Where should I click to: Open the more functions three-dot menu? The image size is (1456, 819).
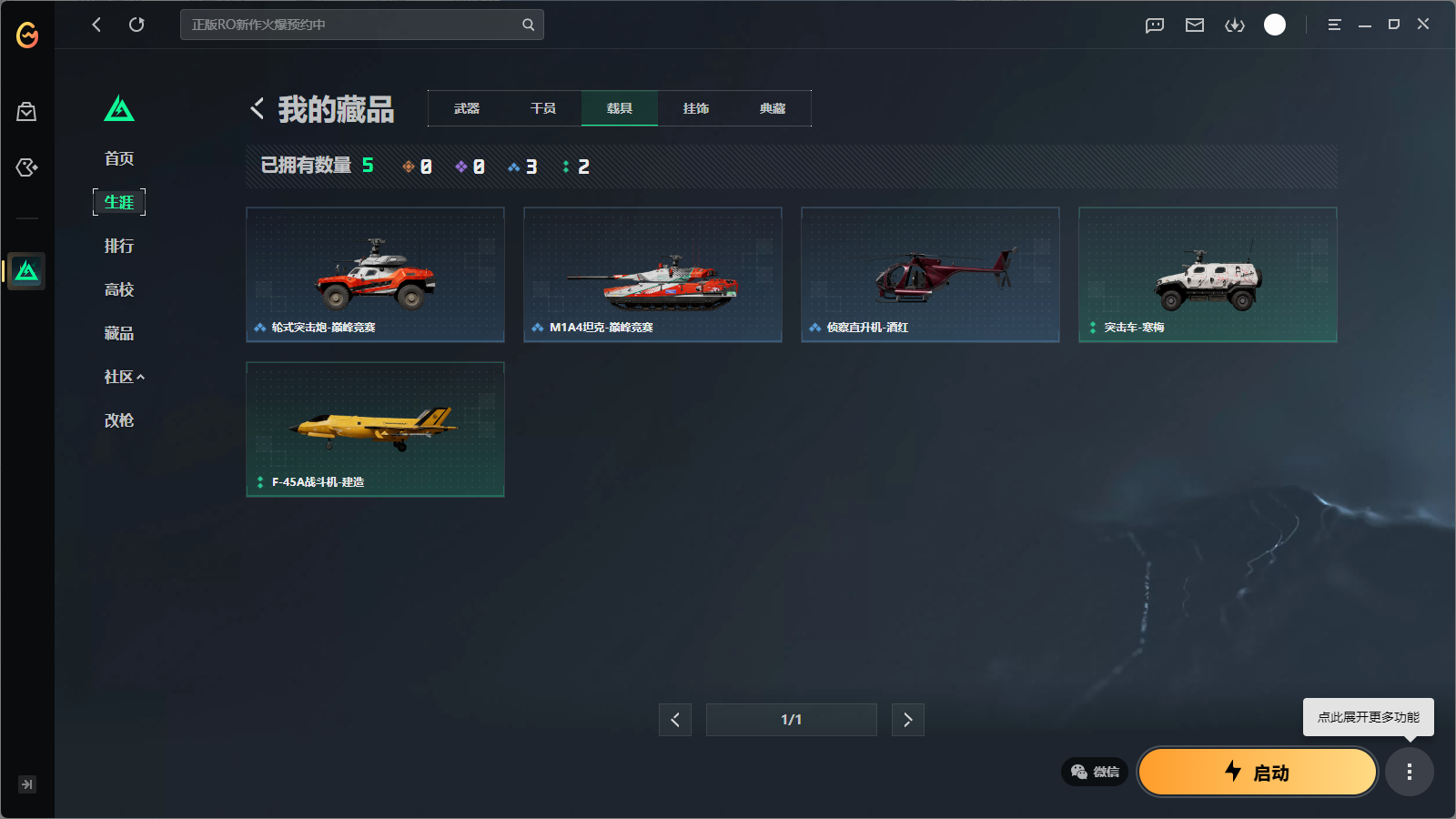[x=1410, y=772]
